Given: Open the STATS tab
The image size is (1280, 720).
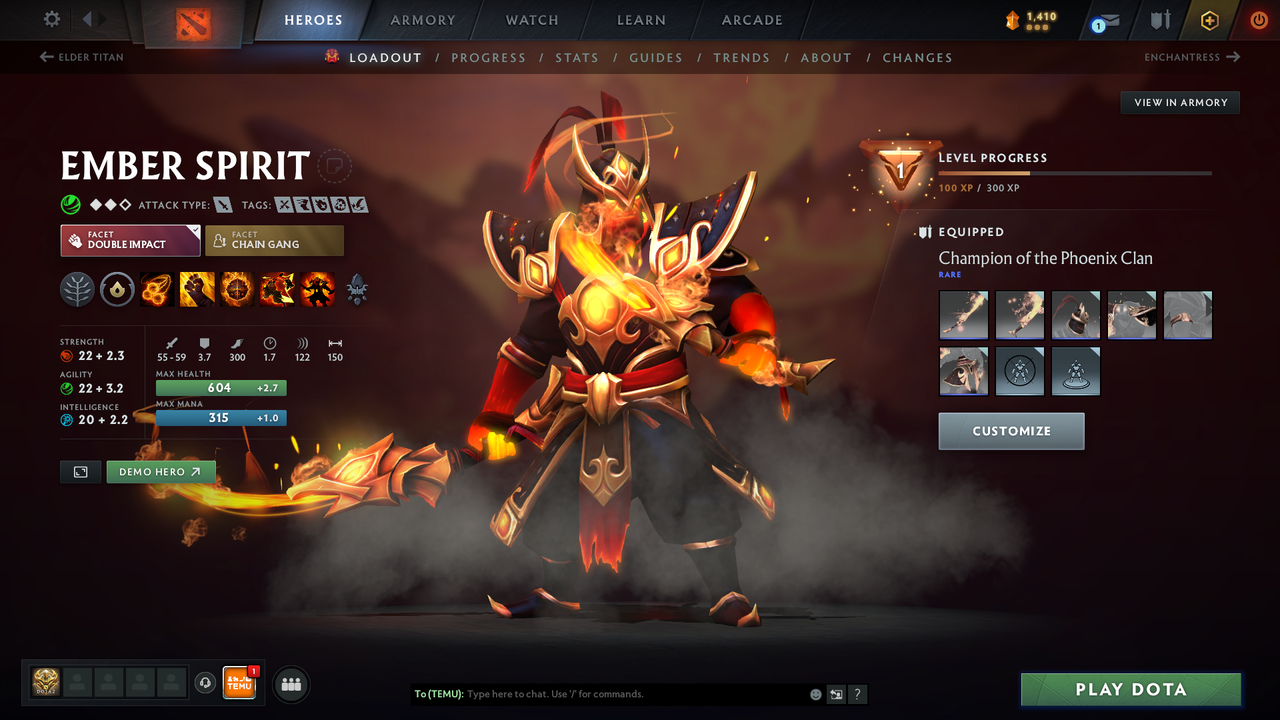Looking at the screenshot, I should point(577,58).
